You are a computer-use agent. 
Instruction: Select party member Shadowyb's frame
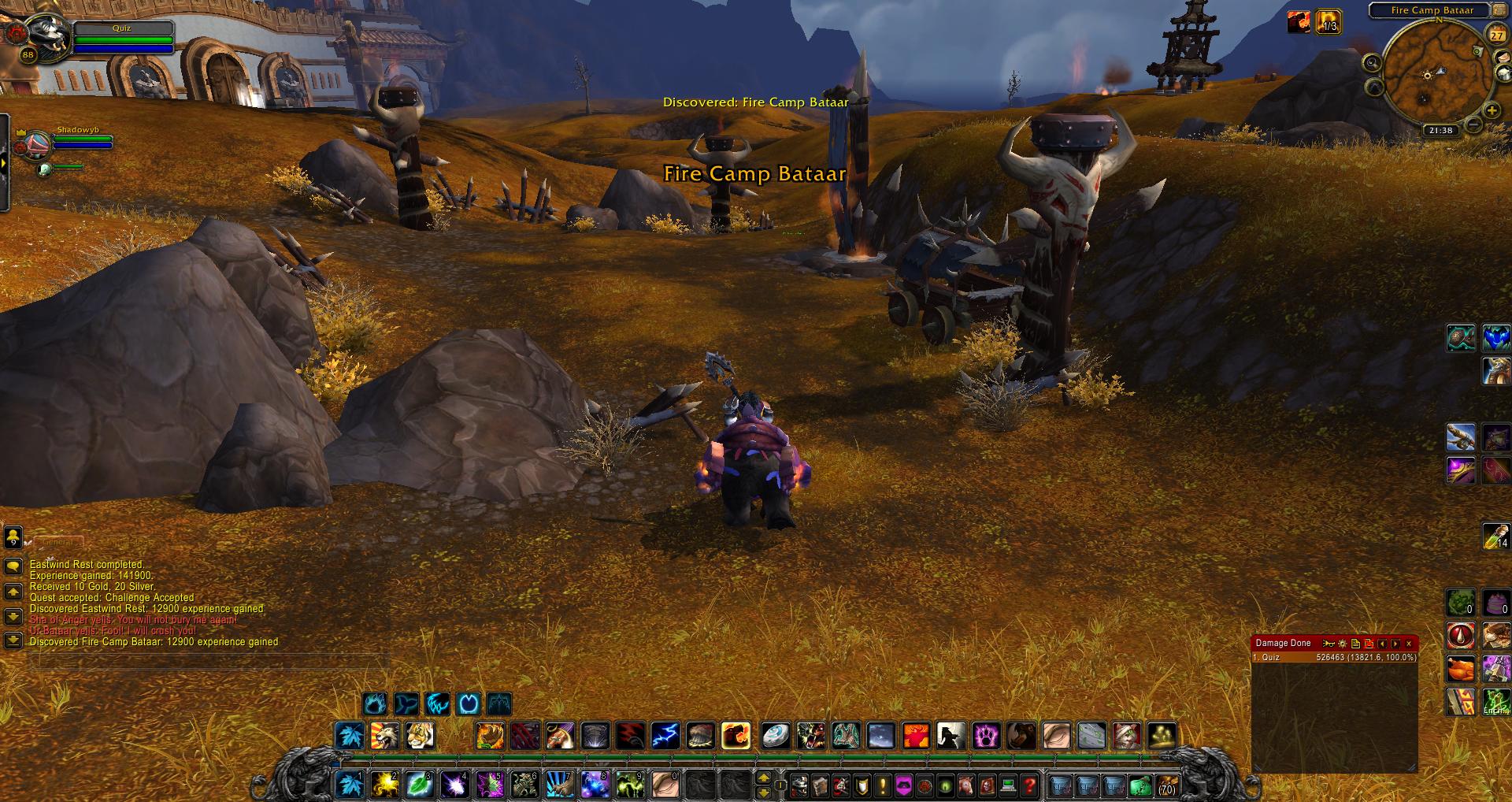pos(71,143)
